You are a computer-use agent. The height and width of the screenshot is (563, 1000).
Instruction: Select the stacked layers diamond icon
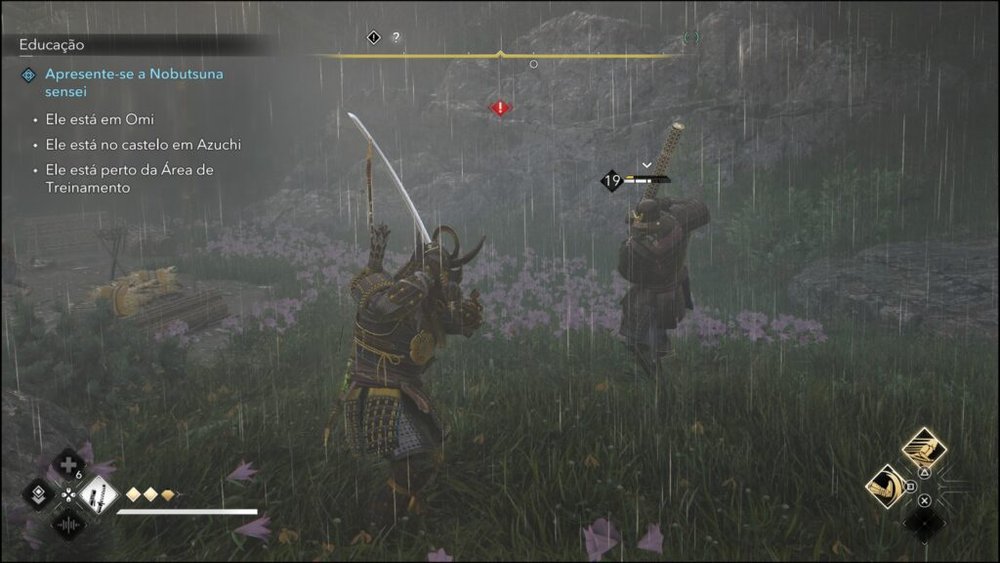[x=38, y=493]
